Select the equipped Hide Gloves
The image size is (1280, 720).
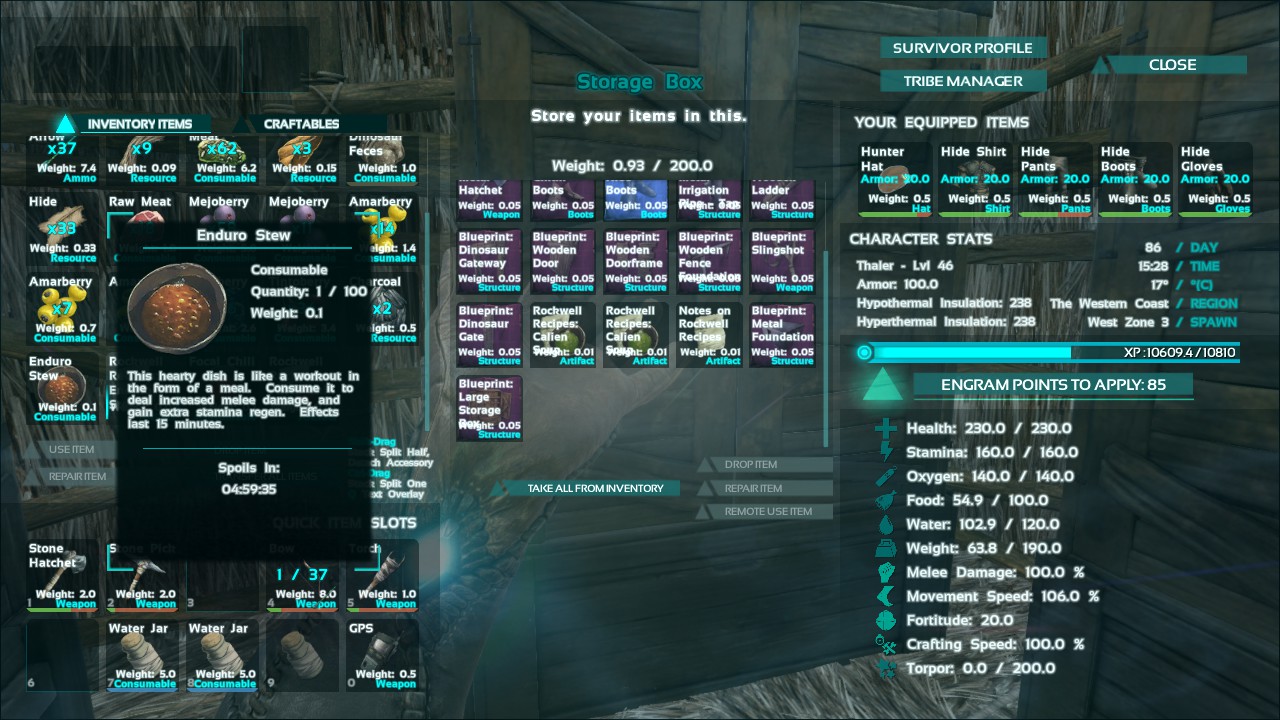click(1214, 180)
